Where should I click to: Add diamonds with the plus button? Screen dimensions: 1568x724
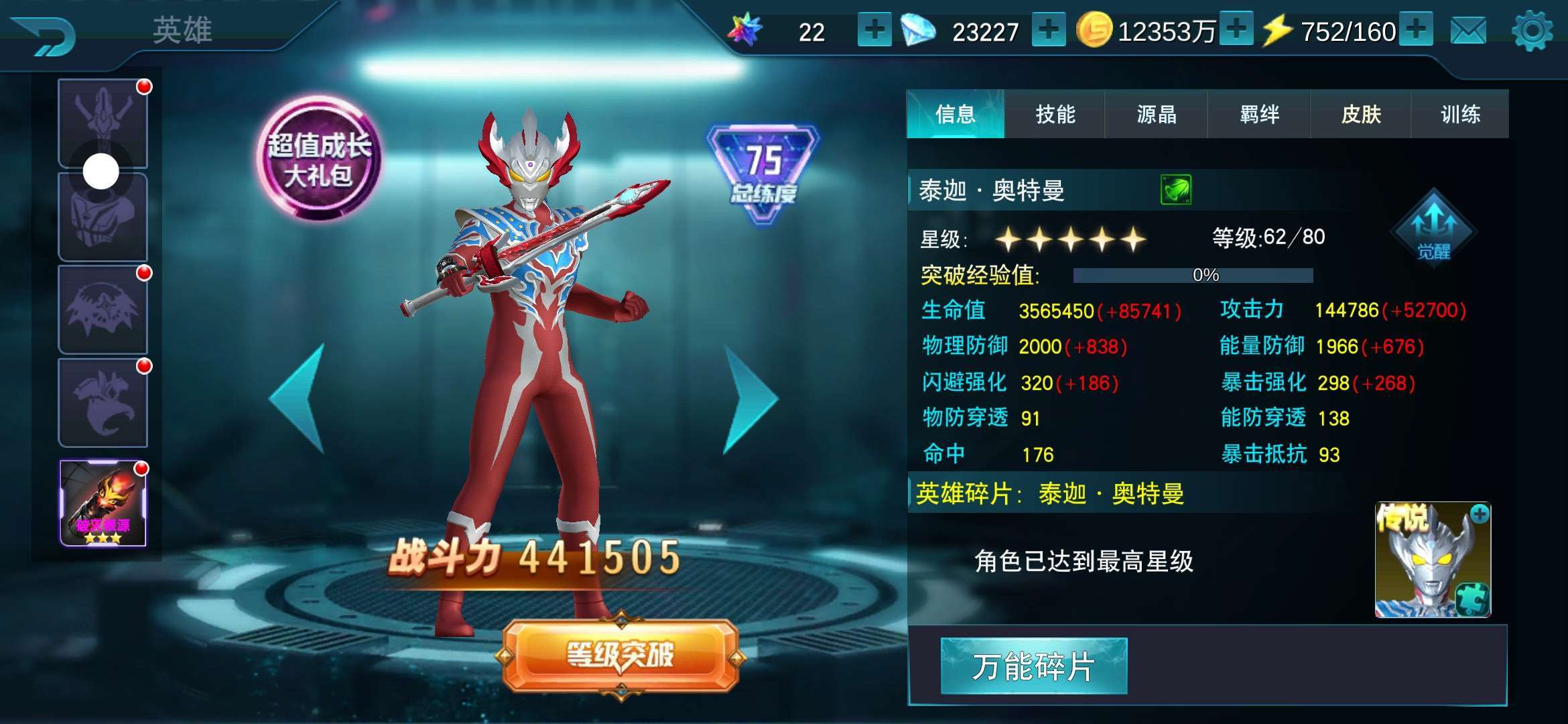tap(1049, 30)
